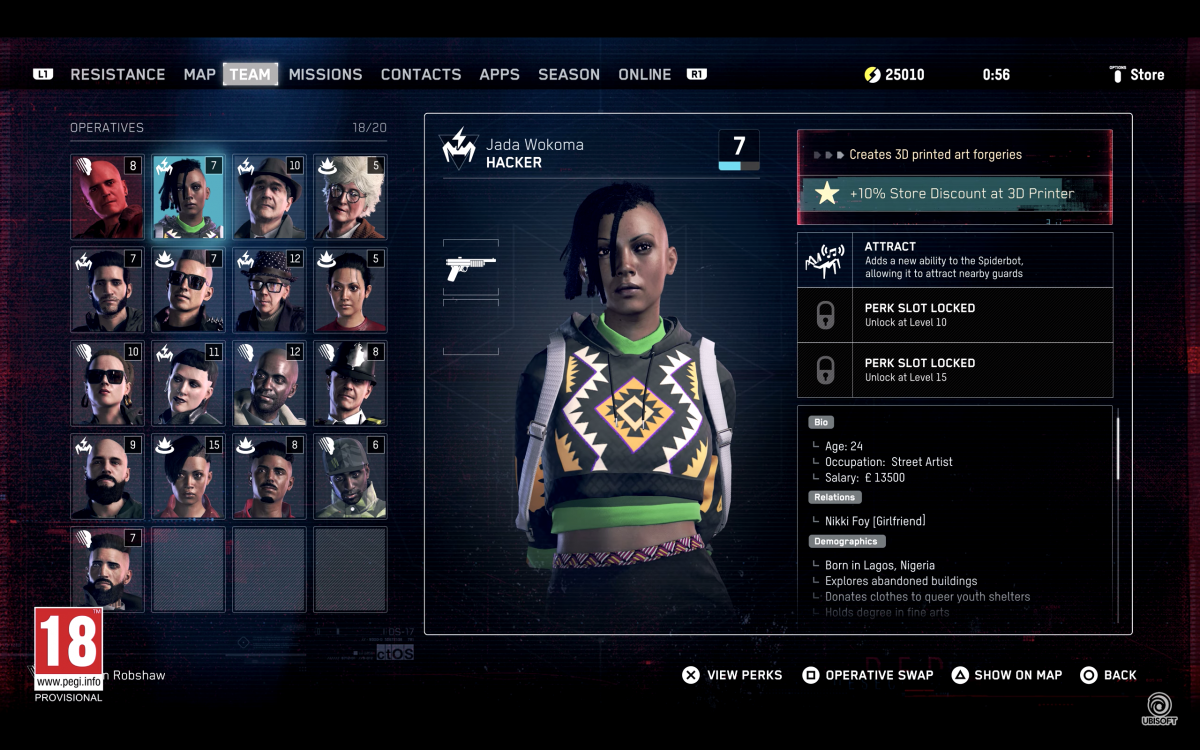Switch to the Online tab
Image resolution: width=1200 pixels, height=750 pixels.
coord(645,75)
